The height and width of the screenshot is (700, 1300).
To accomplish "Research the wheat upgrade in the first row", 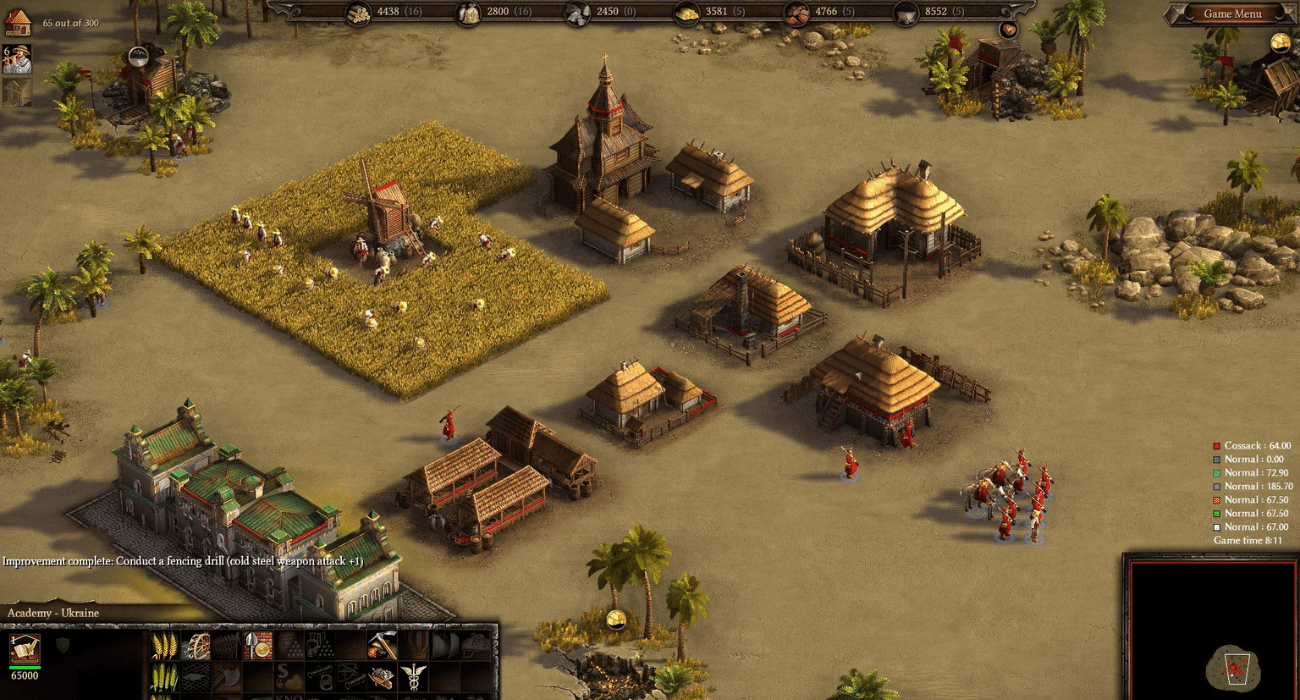I will tap(164, 645).
